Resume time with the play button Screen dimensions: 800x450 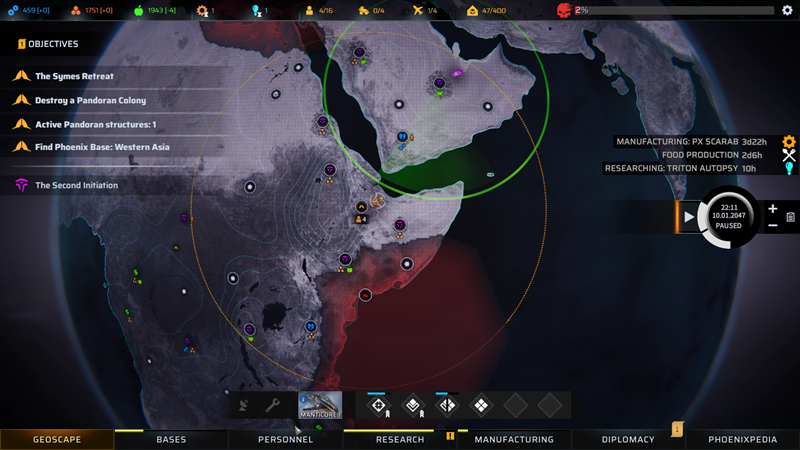point(689,216)
